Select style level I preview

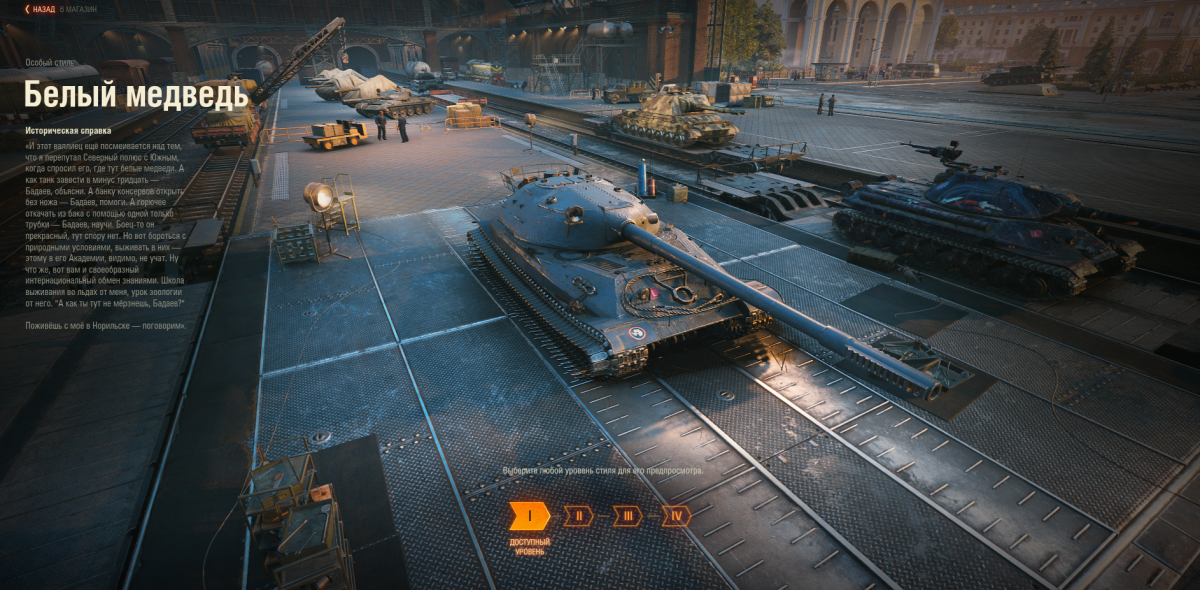point(529,516)
